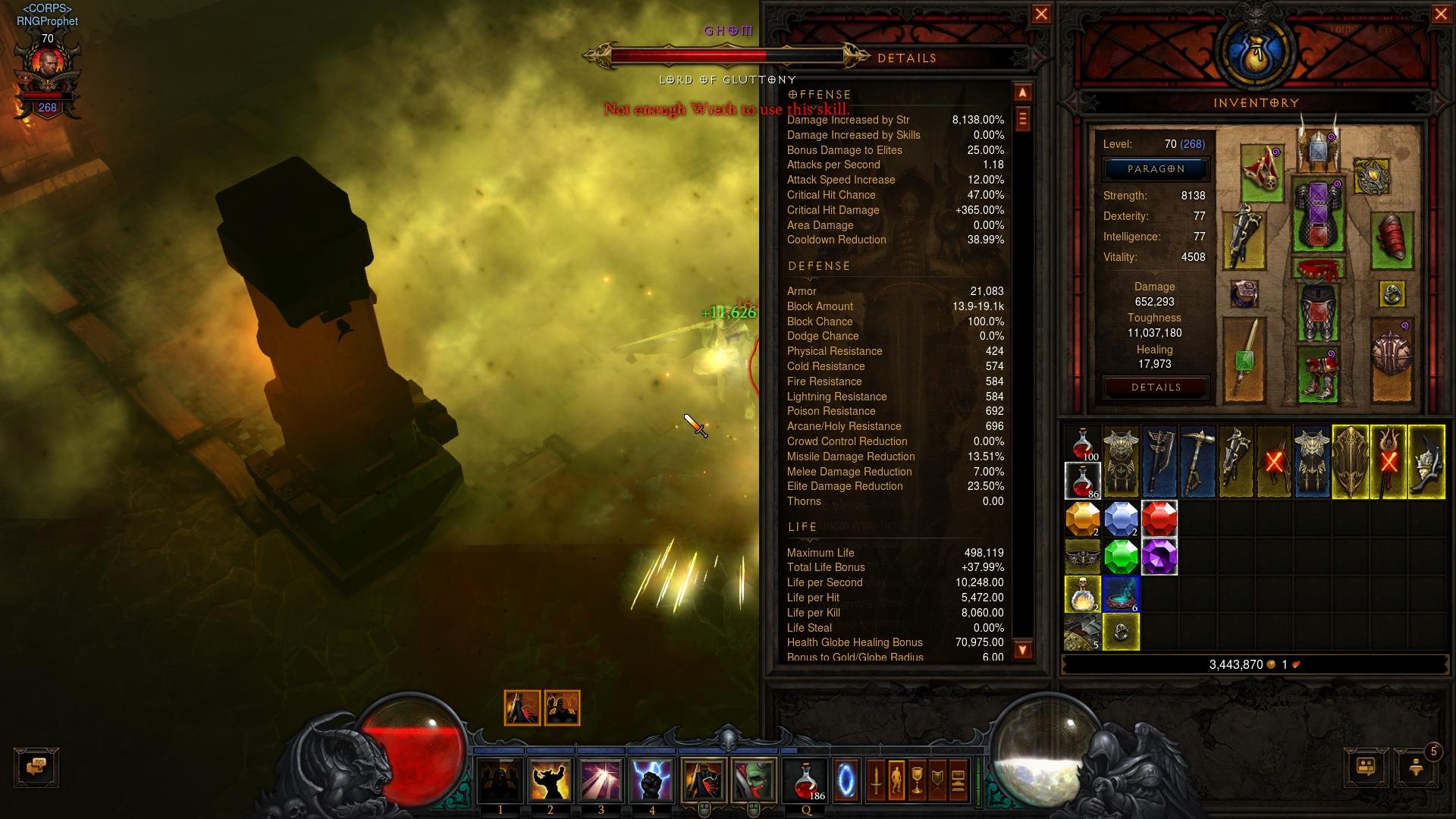Pick the red ruby gem in the bag

click(1159, 519)
